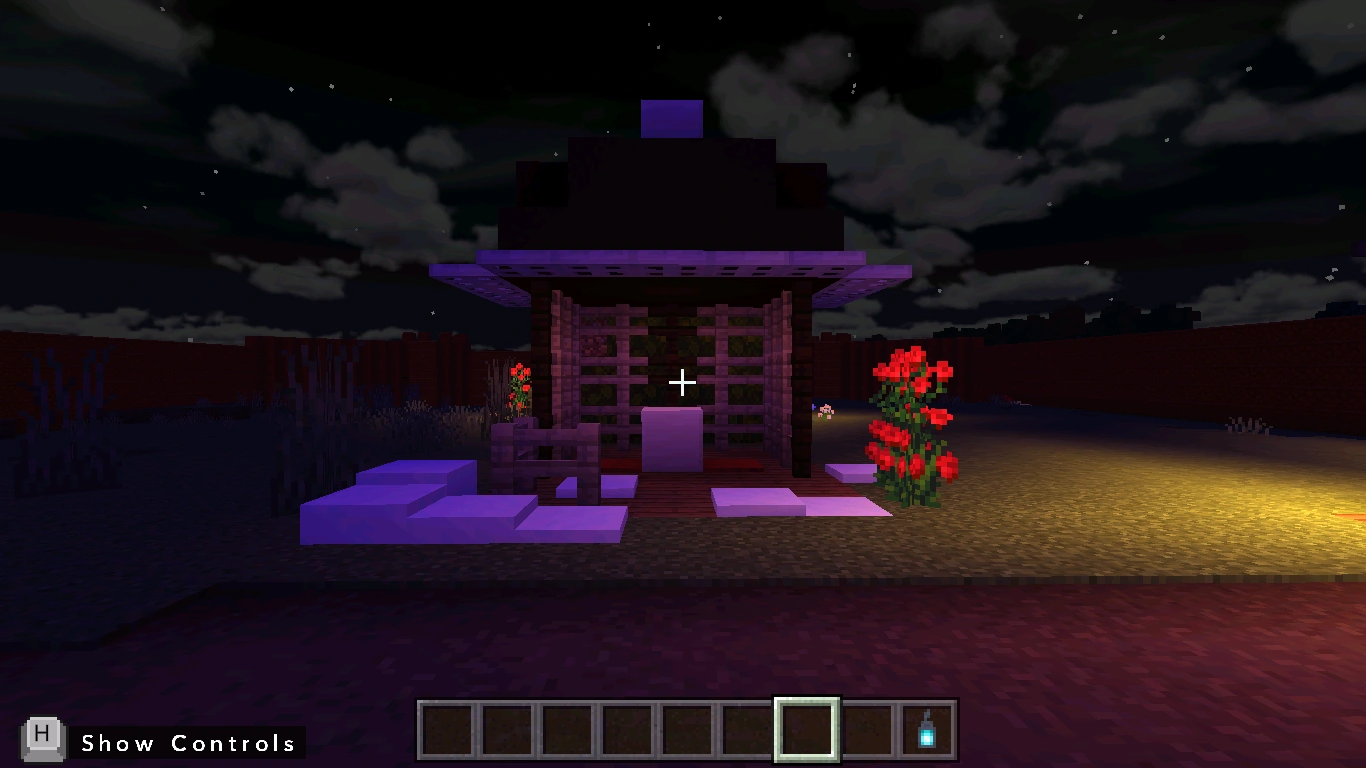Select the Soul Lantern in the hotbar
The image size is (1366, 768).
click(926, 733)
